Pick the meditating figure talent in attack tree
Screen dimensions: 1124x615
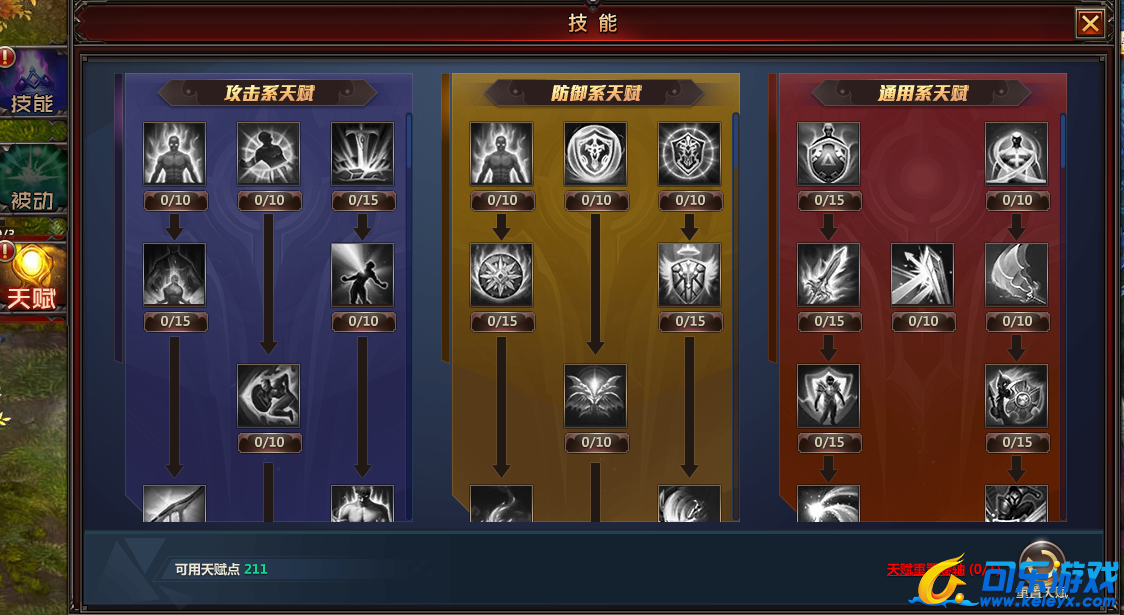click(174, 274)
